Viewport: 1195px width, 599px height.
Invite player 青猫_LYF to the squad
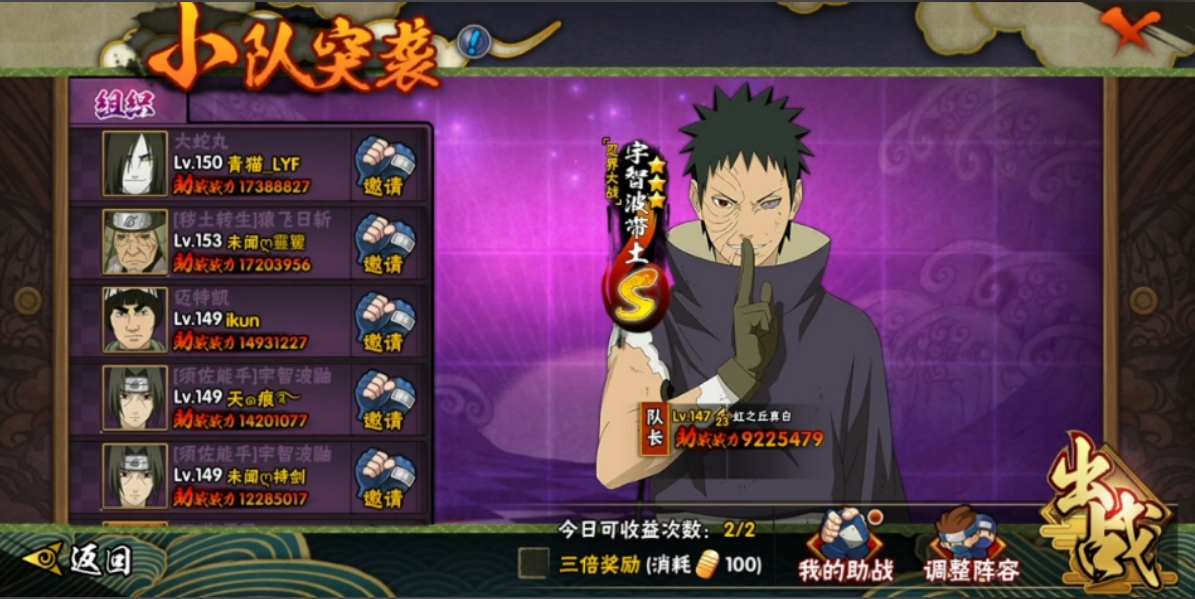[x=385, y=167]
